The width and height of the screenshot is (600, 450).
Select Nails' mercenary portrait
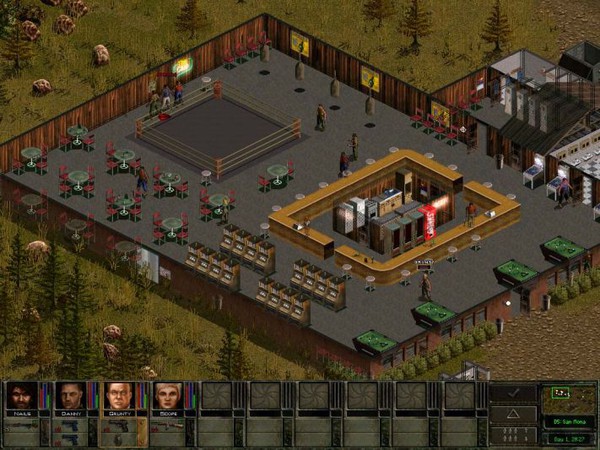click(x=21, y=396)
